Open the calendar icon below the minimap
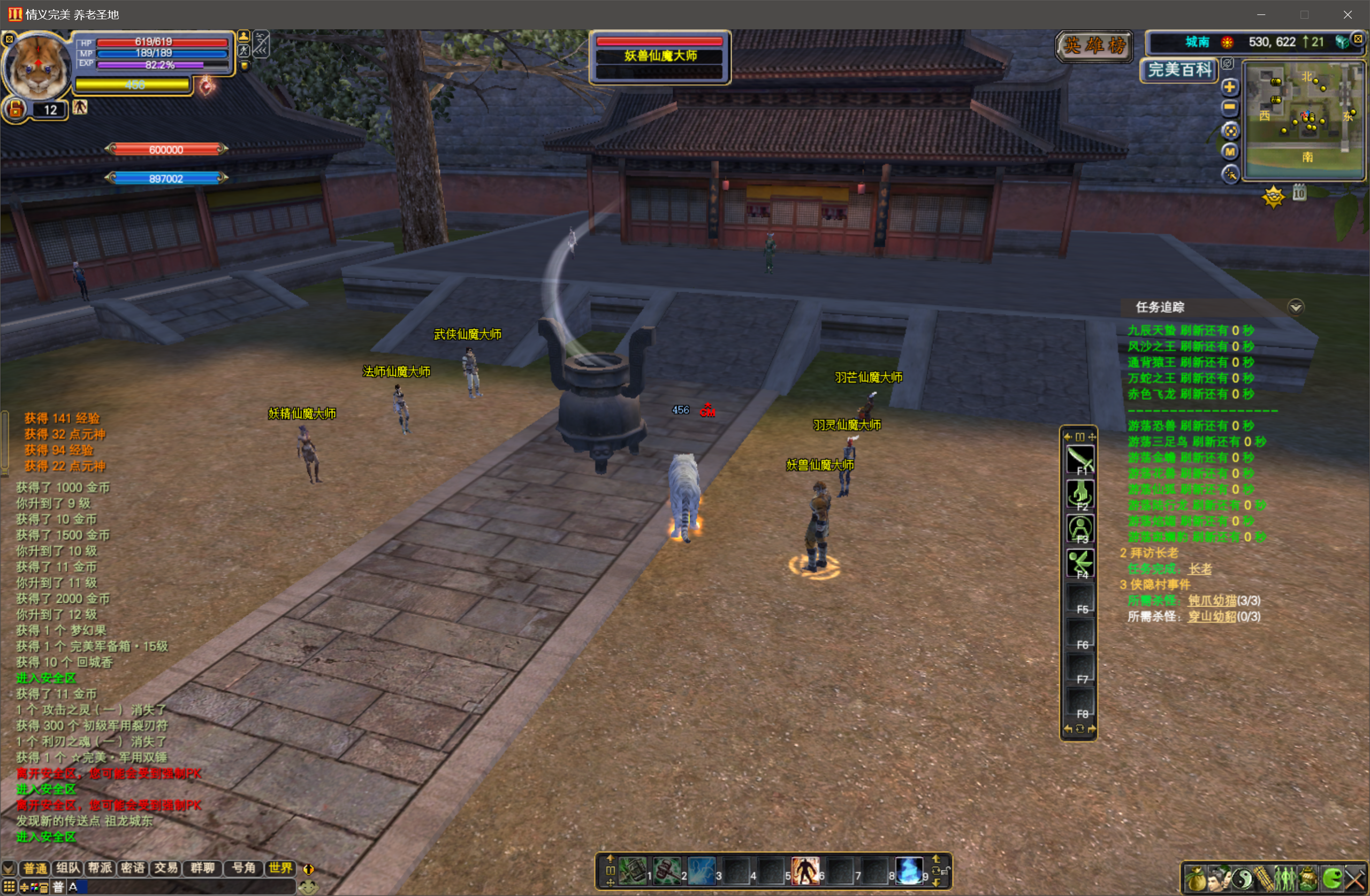The height and width of the screenshot is (896, 1370). [1299, 193]
